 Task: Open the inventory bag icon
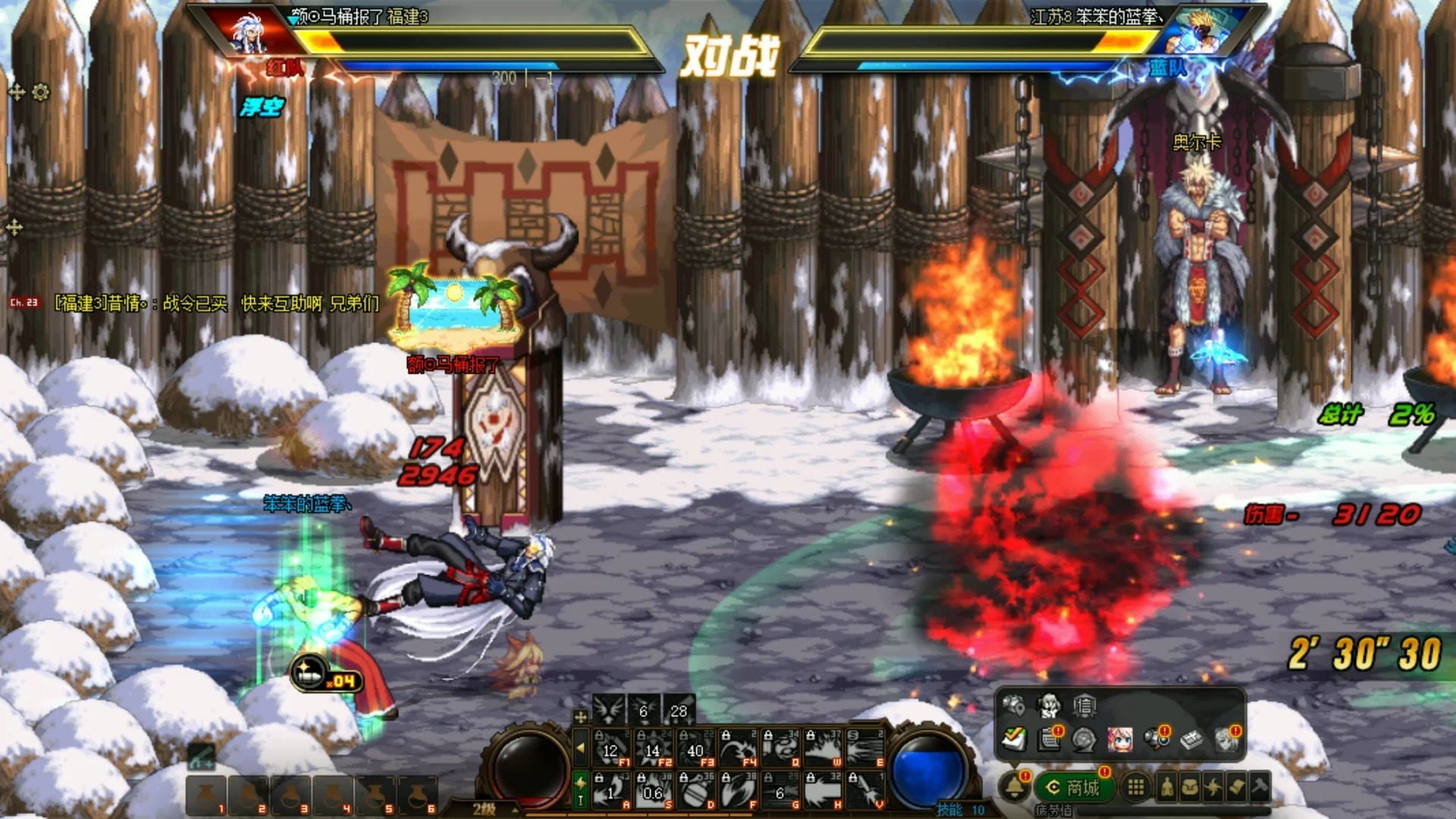tap(1191, 788)
